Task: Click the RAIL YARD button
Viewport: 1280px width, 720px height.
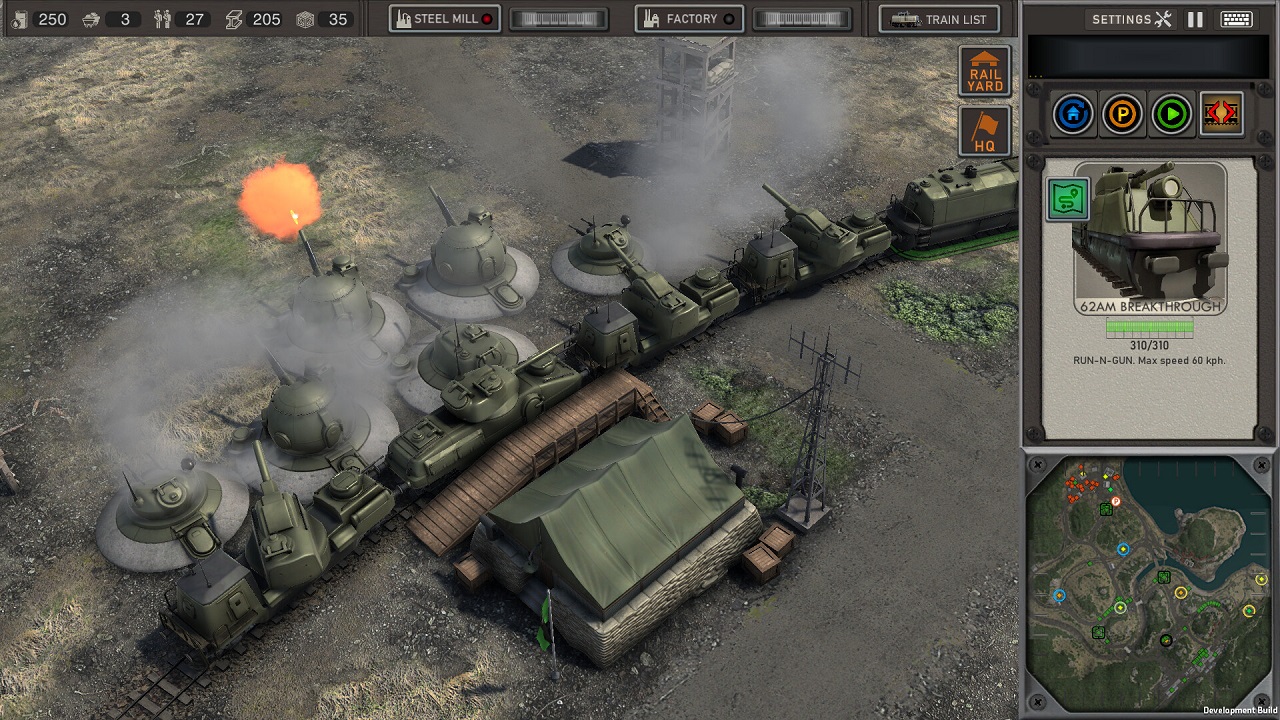Action: coord(984,70)
